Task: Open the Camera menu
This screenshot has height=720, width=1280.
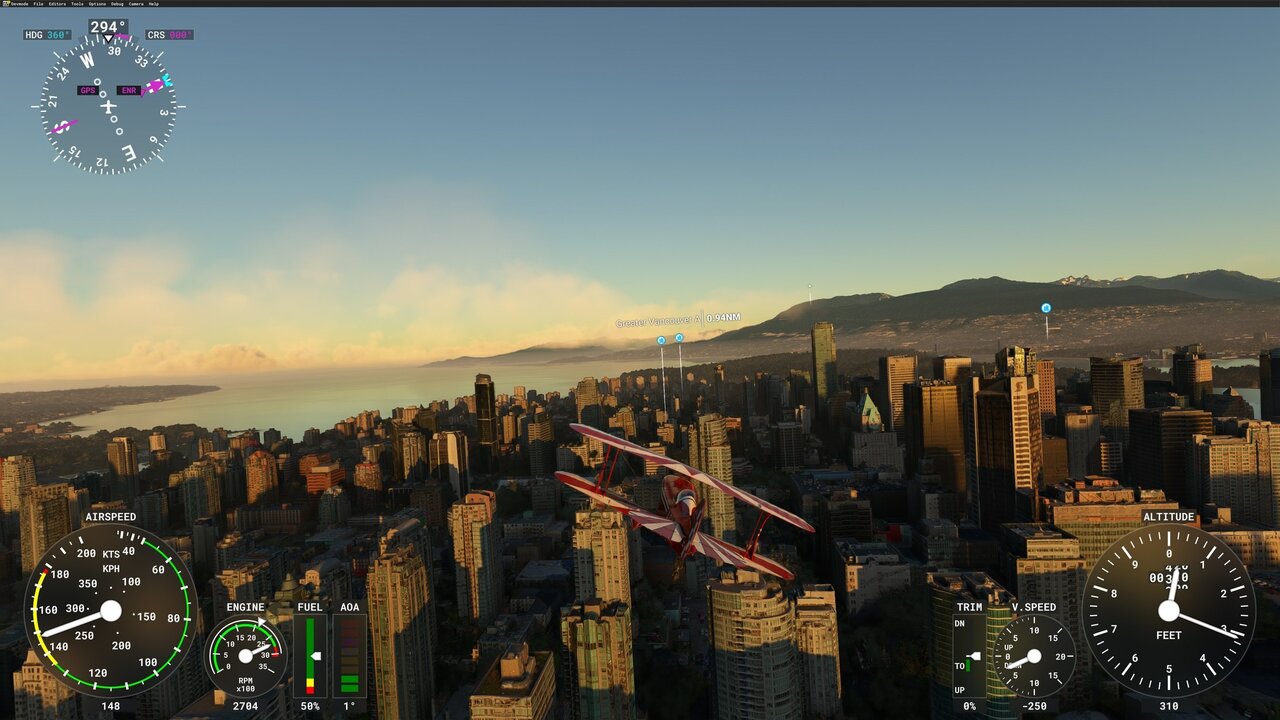Action: [x=136, y=4]
